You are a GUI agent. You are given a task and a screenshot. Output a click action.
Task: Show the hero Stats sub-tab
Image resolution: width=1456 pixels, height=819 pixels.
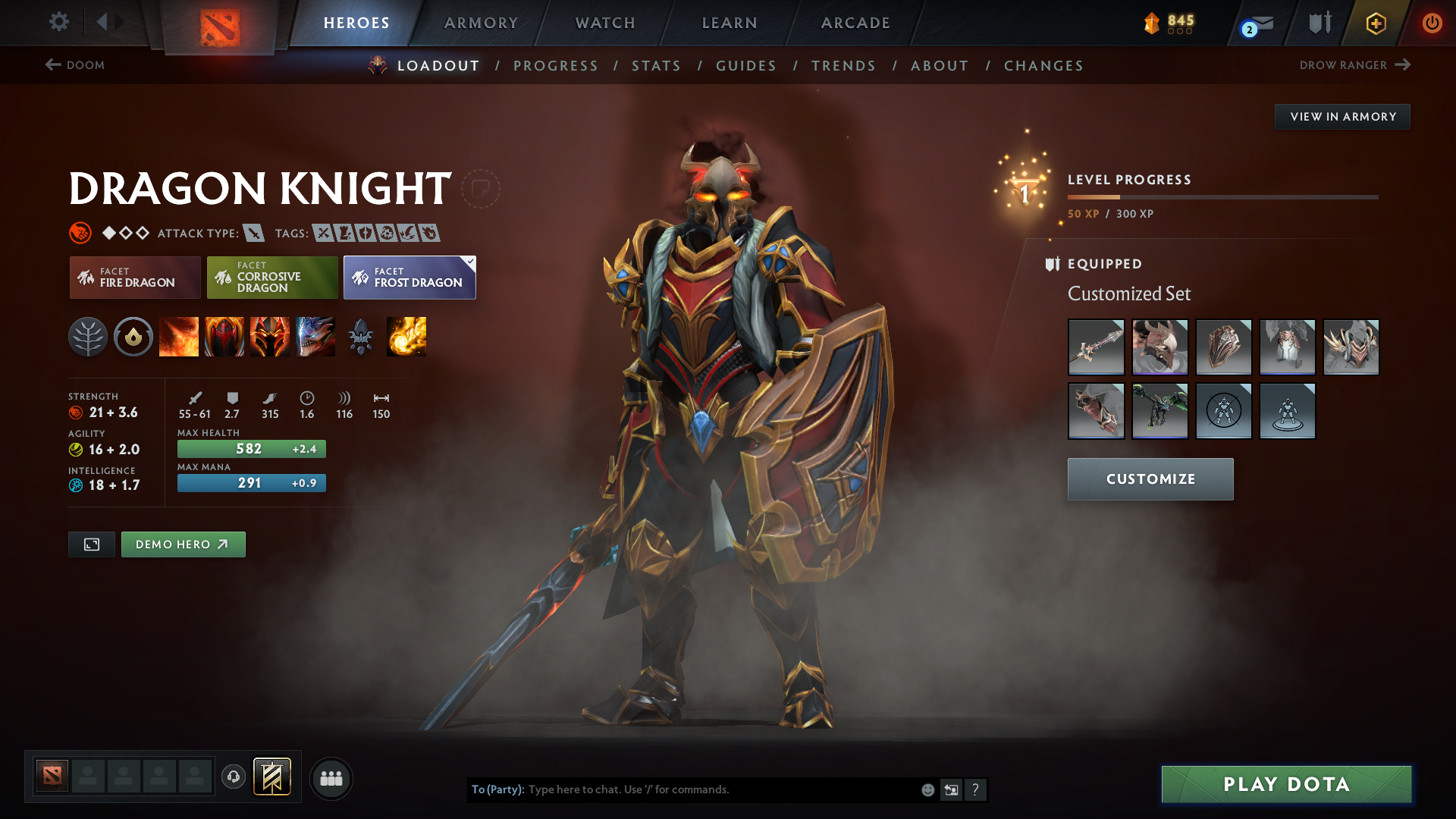pyautogui.click(x=656, y=66)
